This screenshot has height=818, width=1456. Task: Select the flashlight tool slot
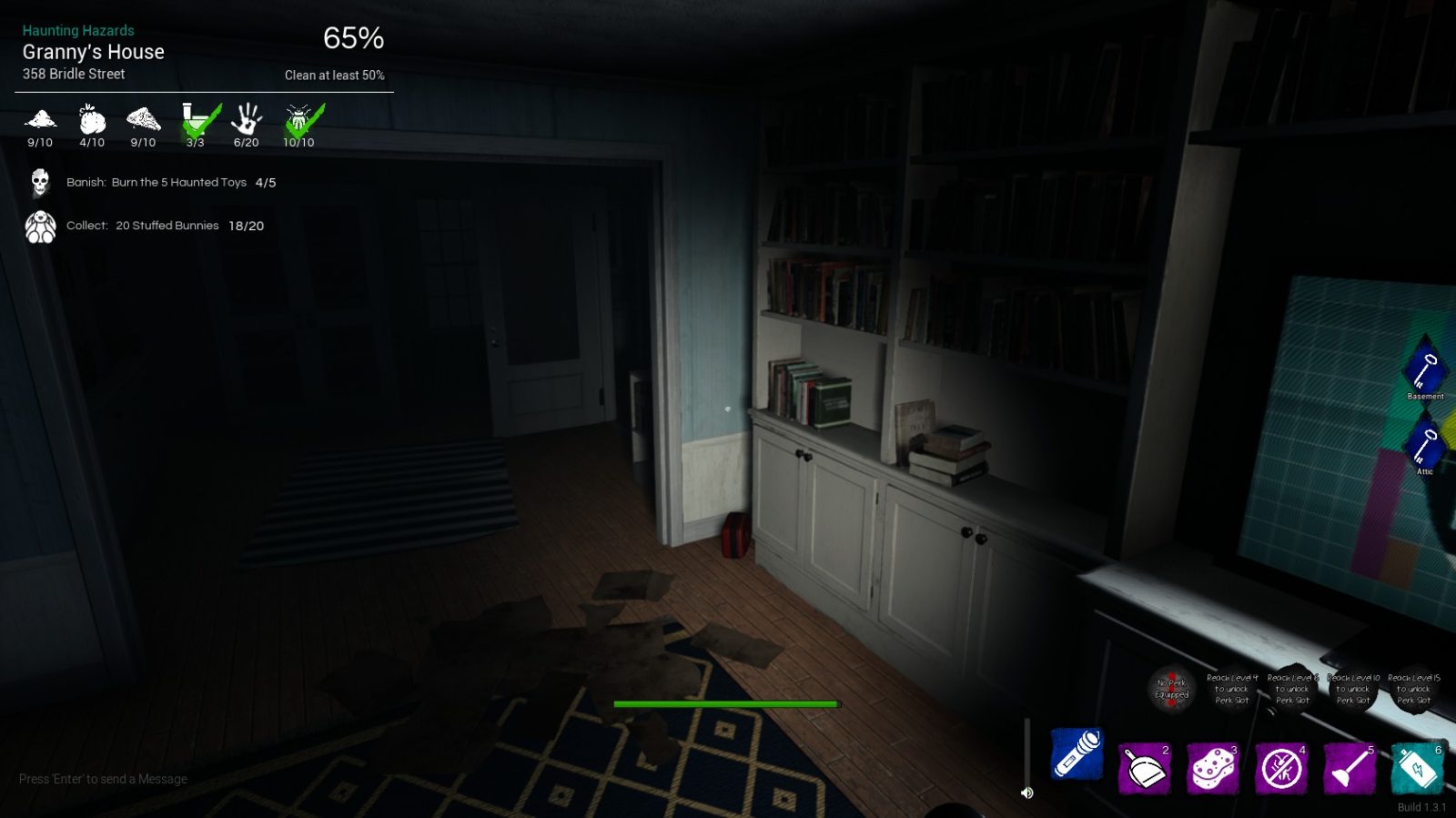1077,754
